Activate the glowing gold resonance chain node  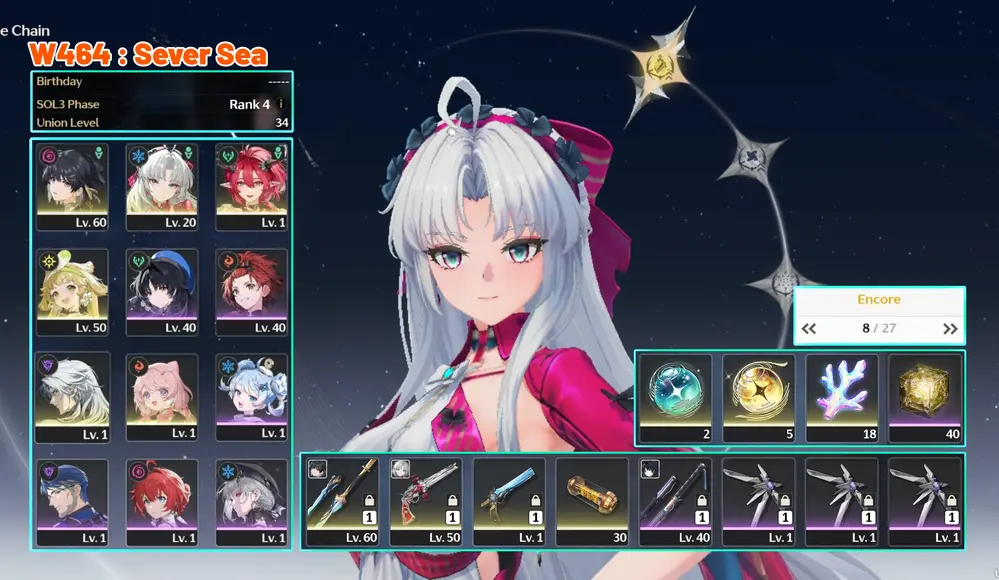(x=660, y=65)
